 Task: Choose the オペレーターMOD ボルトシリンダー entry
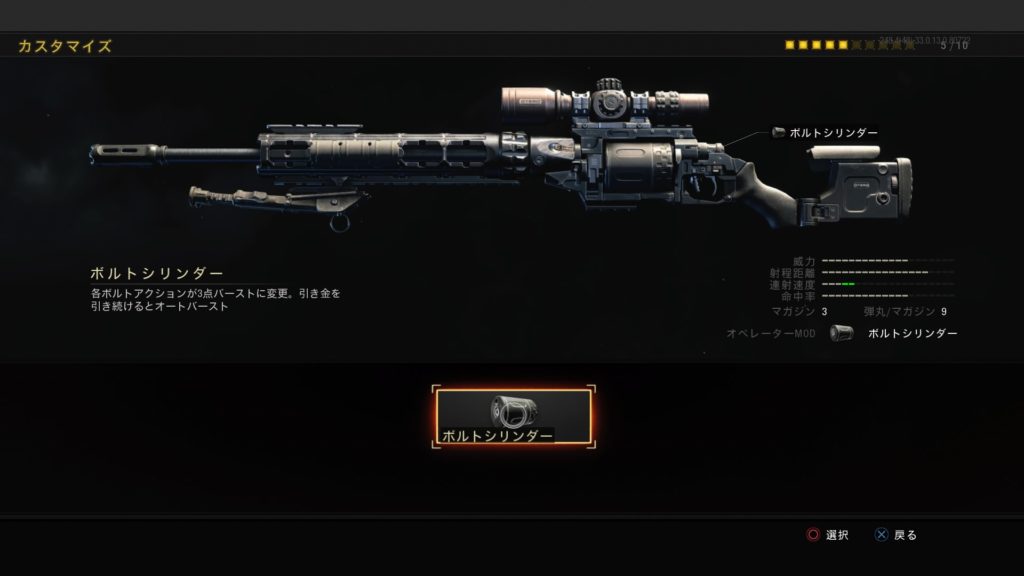(x=911, y=333)
